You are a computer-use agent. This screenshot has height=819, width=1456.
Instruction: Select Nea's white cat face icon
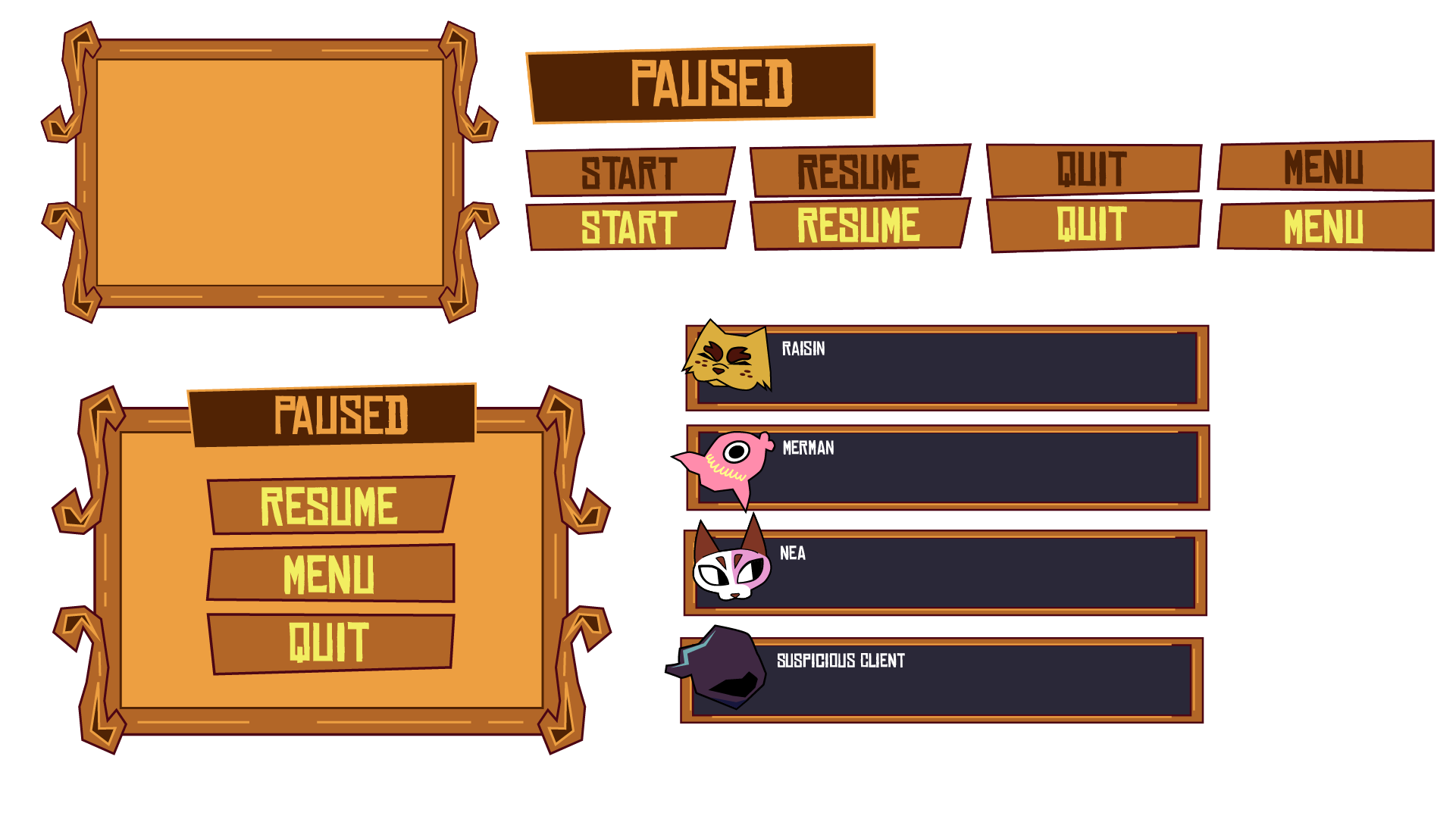728,570
